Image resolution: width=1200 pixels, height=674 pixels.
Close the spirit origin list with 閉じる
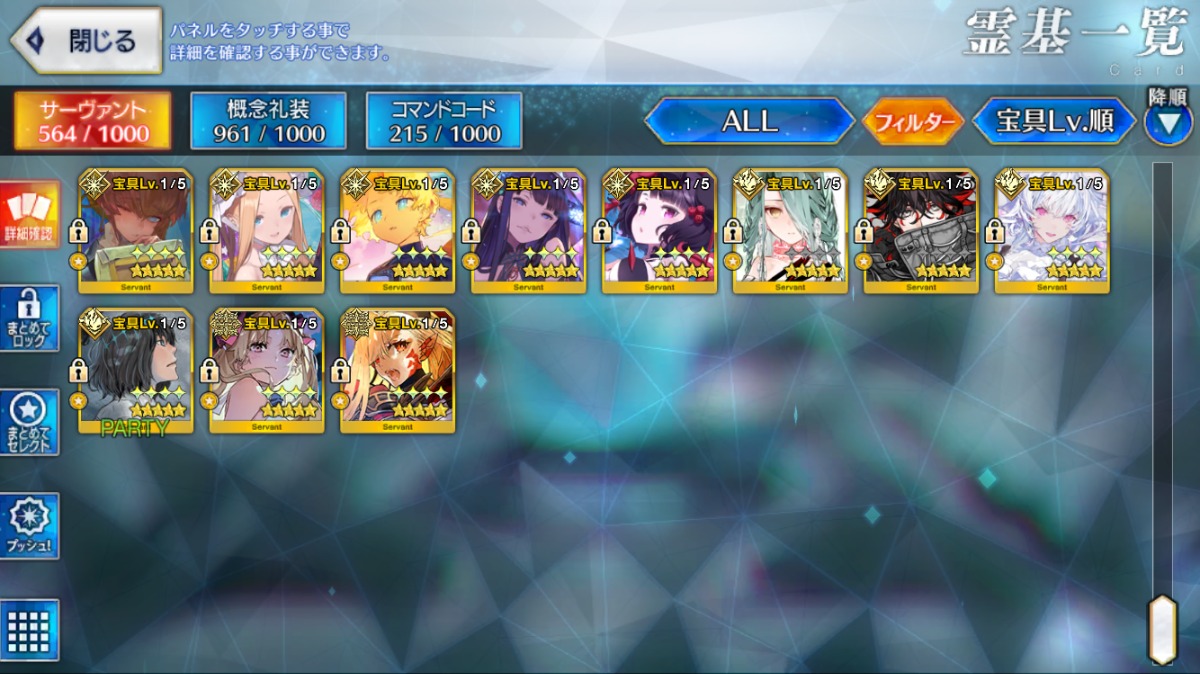coord(86,41)
